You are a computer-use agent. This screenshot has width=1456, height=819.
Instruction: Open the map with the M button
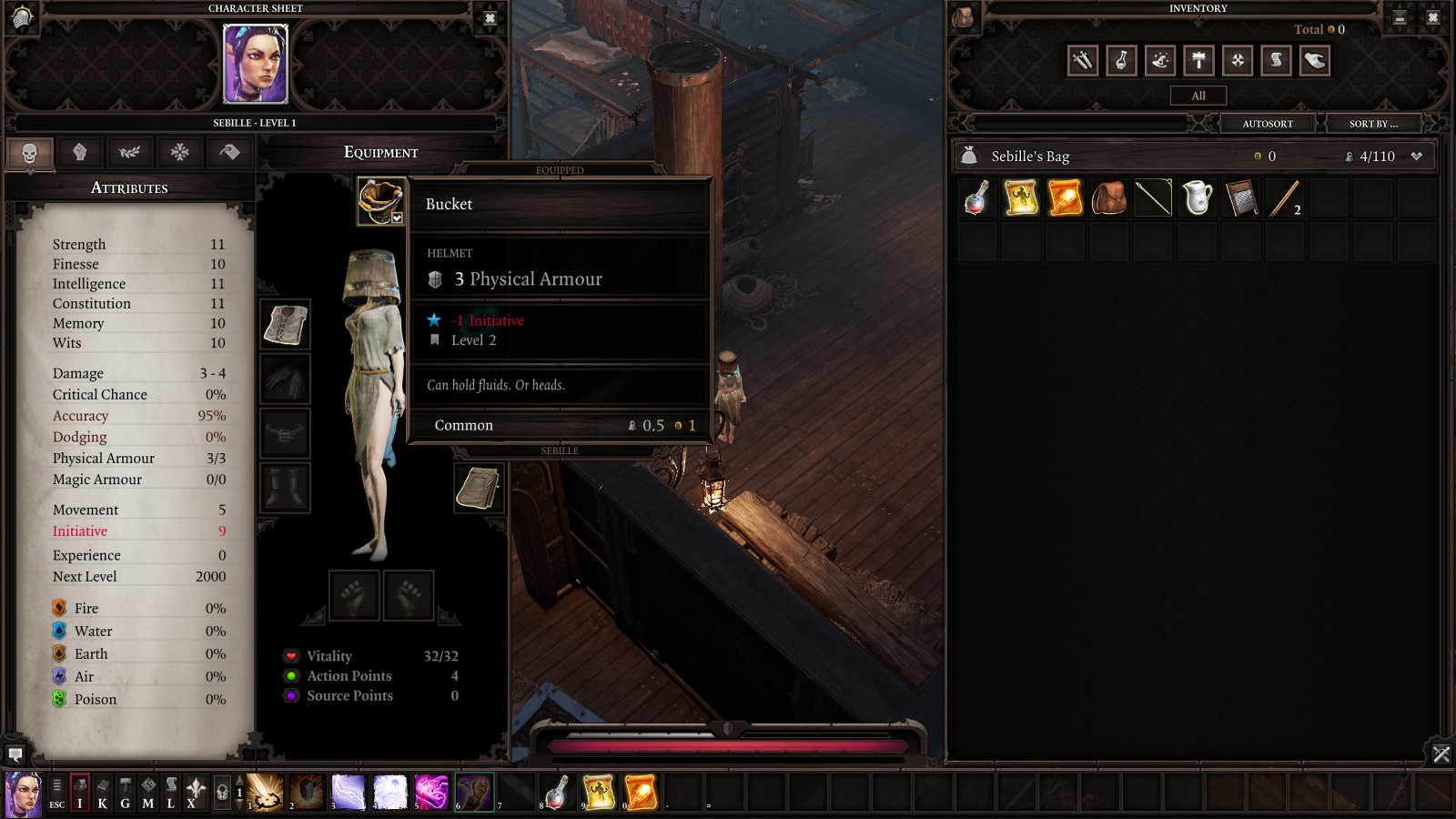147,793
